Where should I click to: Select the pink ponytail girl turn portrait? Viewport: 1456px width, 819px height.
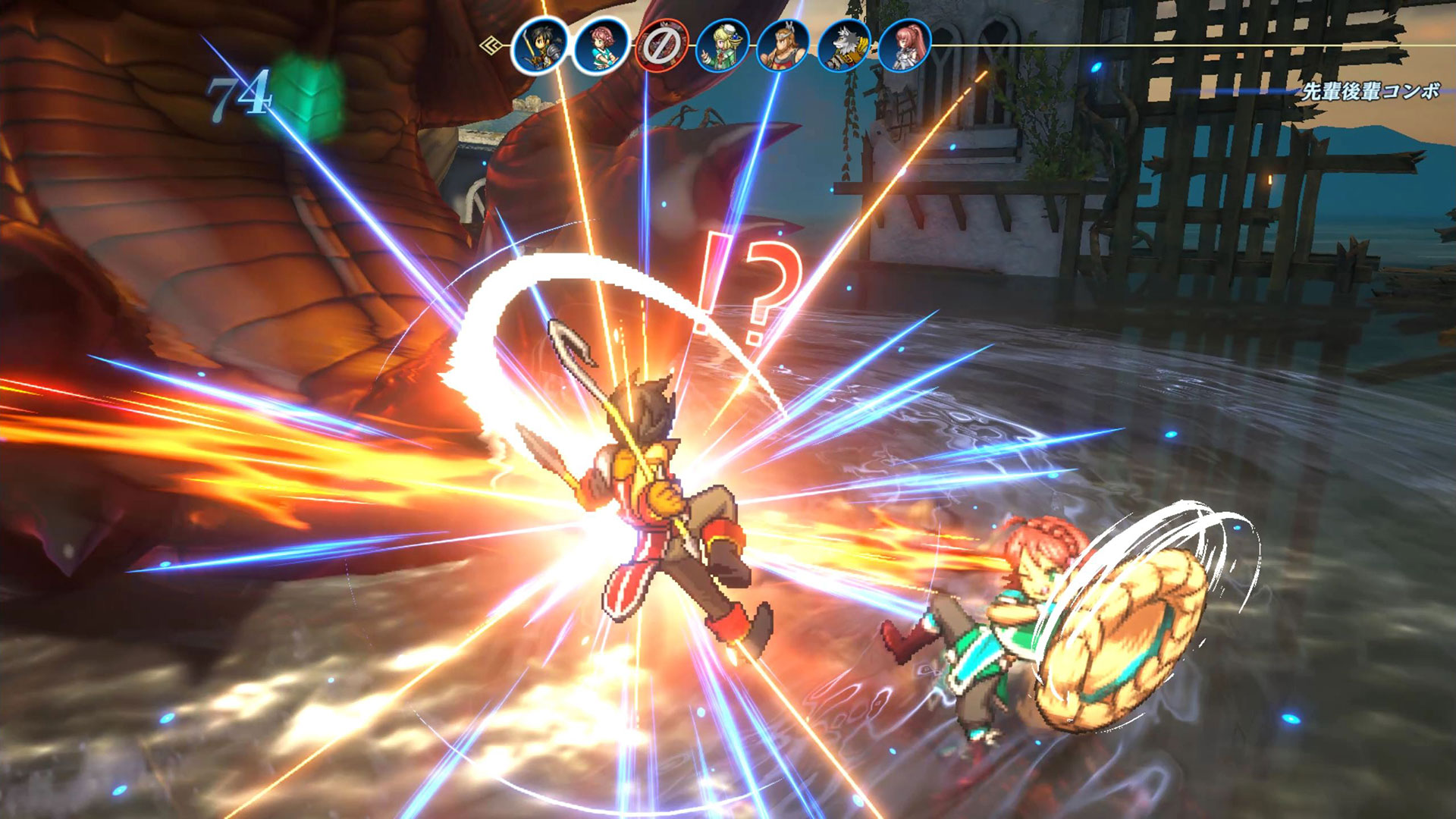(x=904, y=46)
